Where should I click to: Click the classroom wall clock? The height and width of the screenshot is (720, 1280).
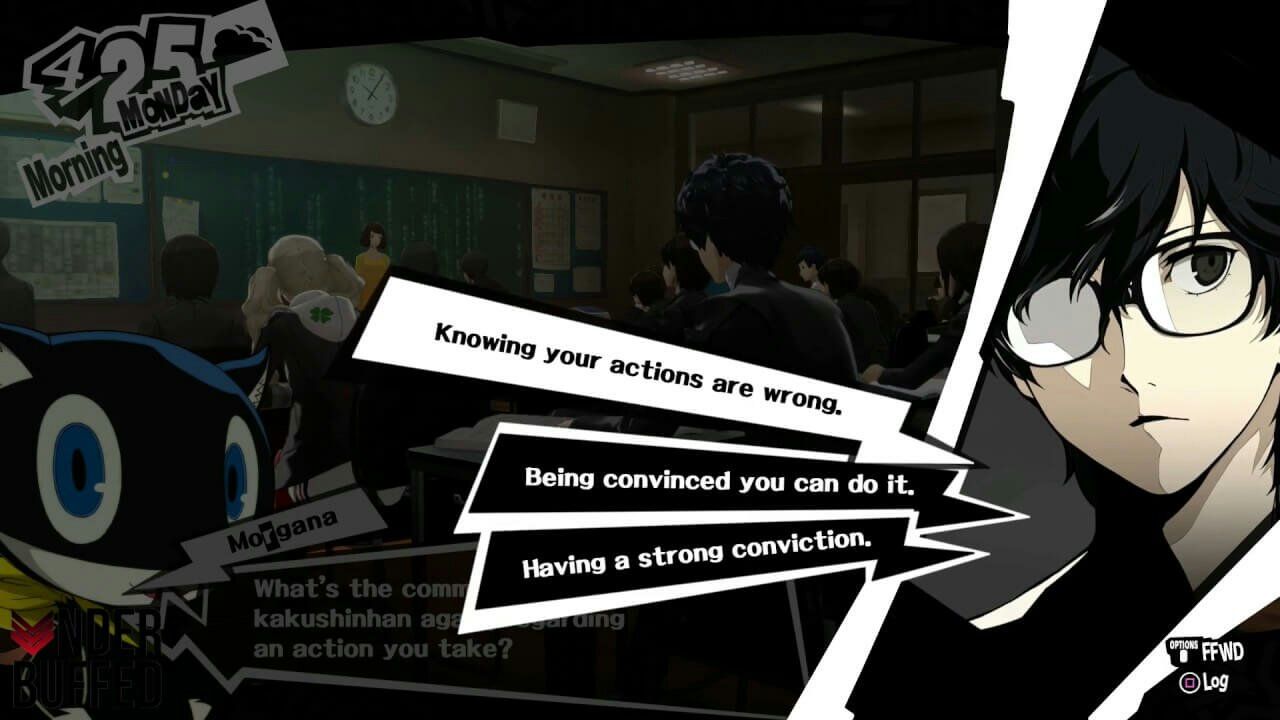click(x=371, y=95)
